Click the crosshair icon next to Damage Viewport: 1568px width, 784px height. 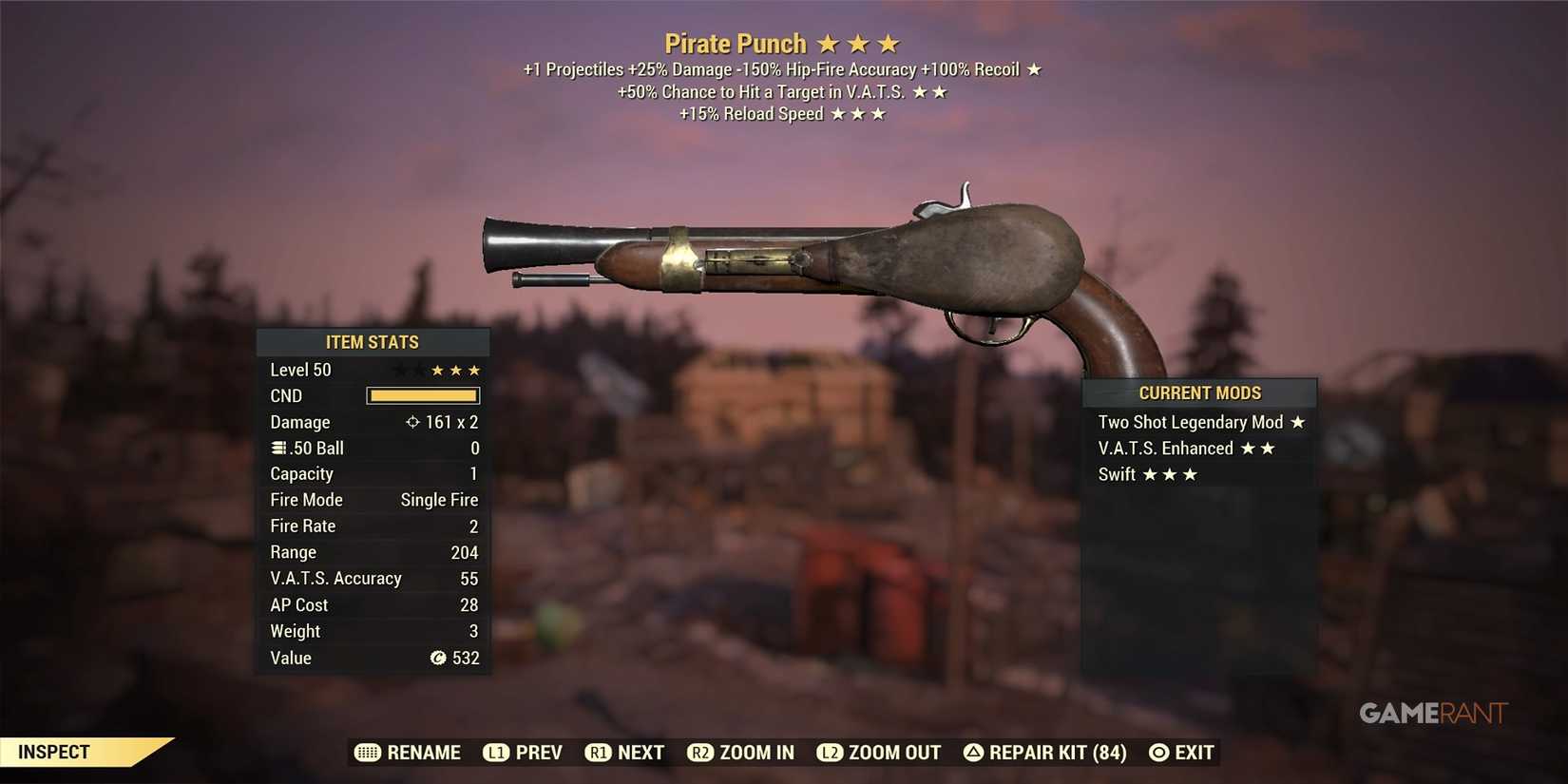point(412,422)
